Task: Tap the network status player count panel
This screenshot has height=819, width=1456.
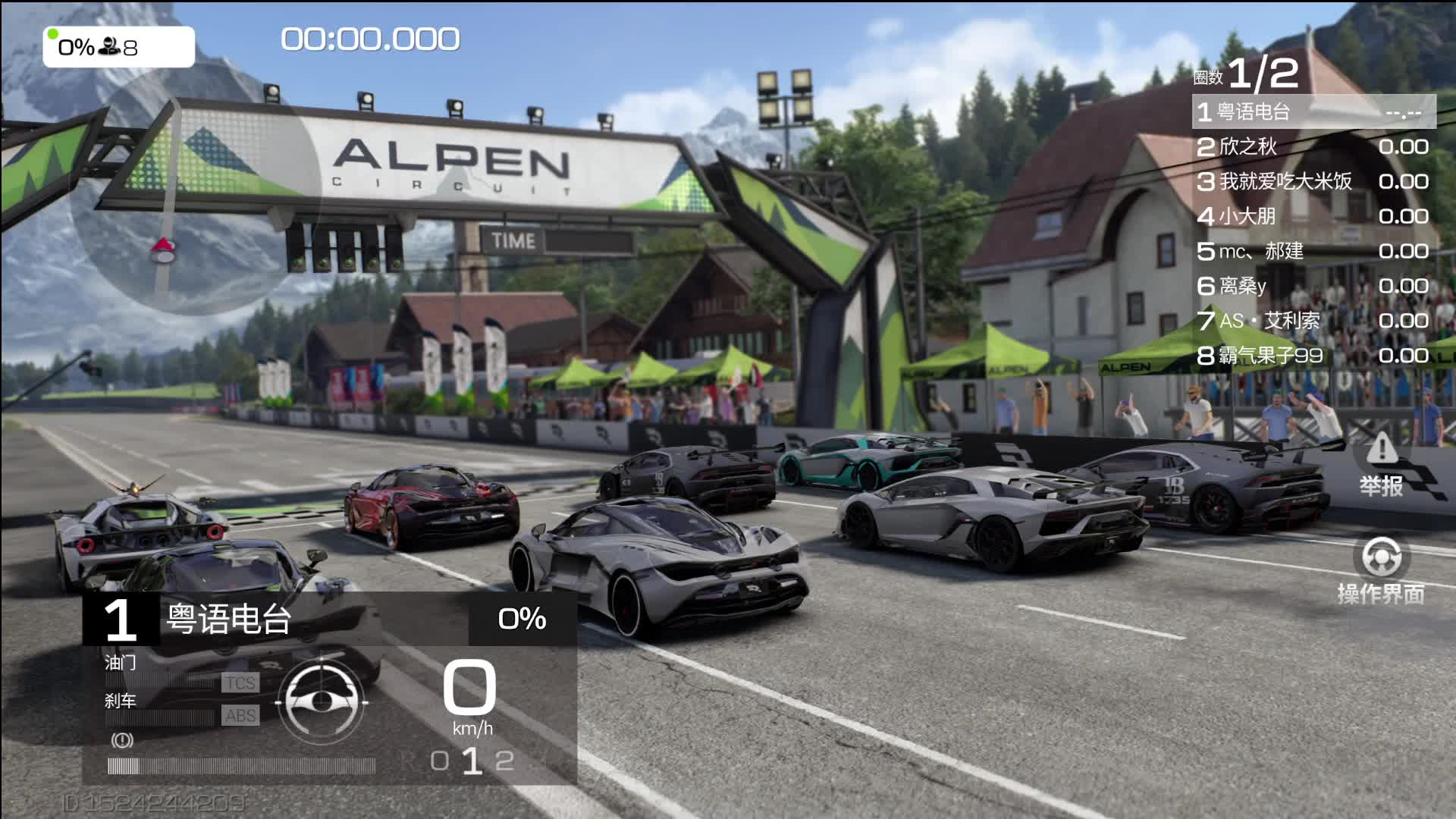Action: pos(118,47)
